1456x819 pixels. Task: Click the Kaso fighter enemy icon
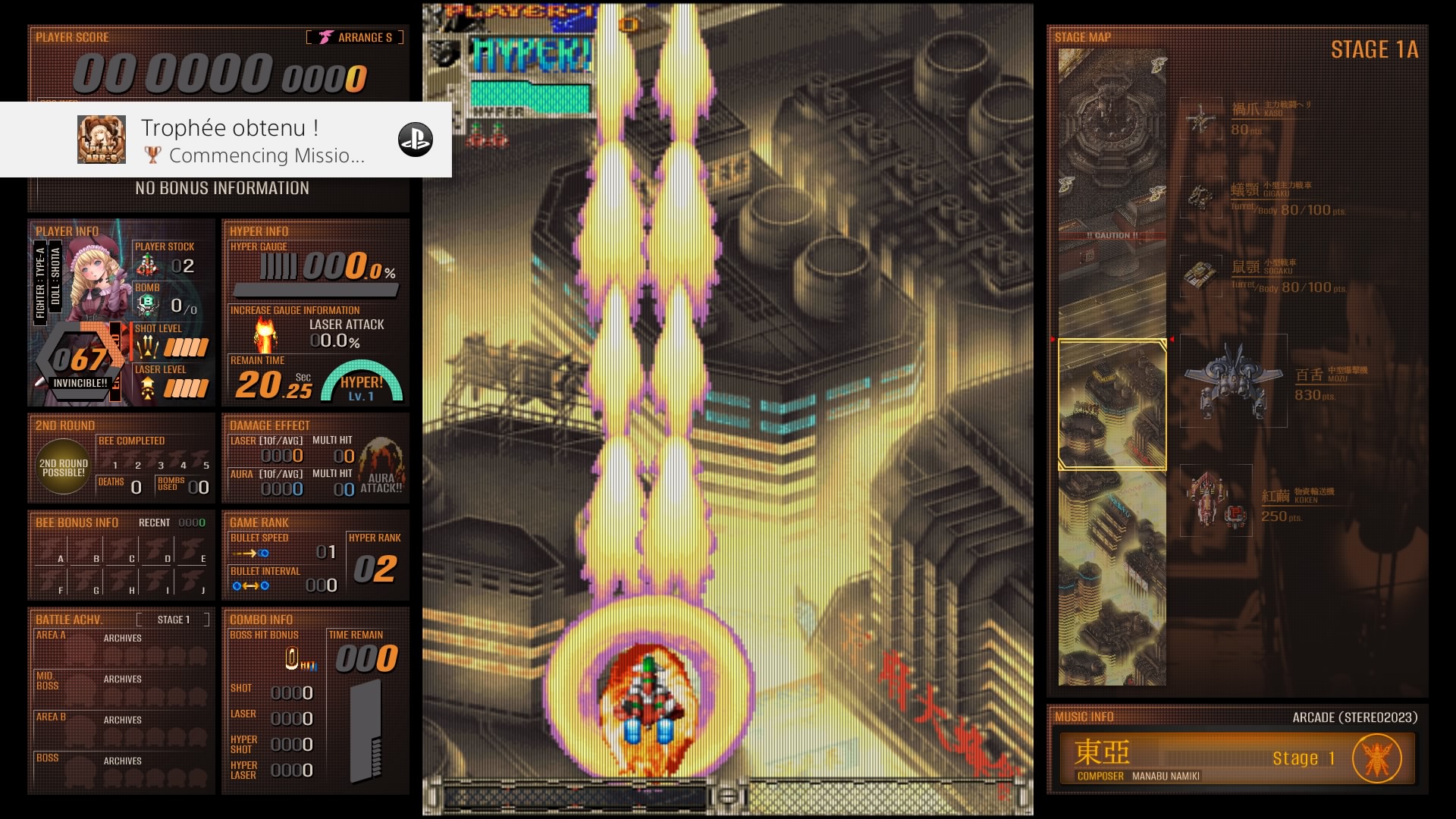[x=1200, y=119]
